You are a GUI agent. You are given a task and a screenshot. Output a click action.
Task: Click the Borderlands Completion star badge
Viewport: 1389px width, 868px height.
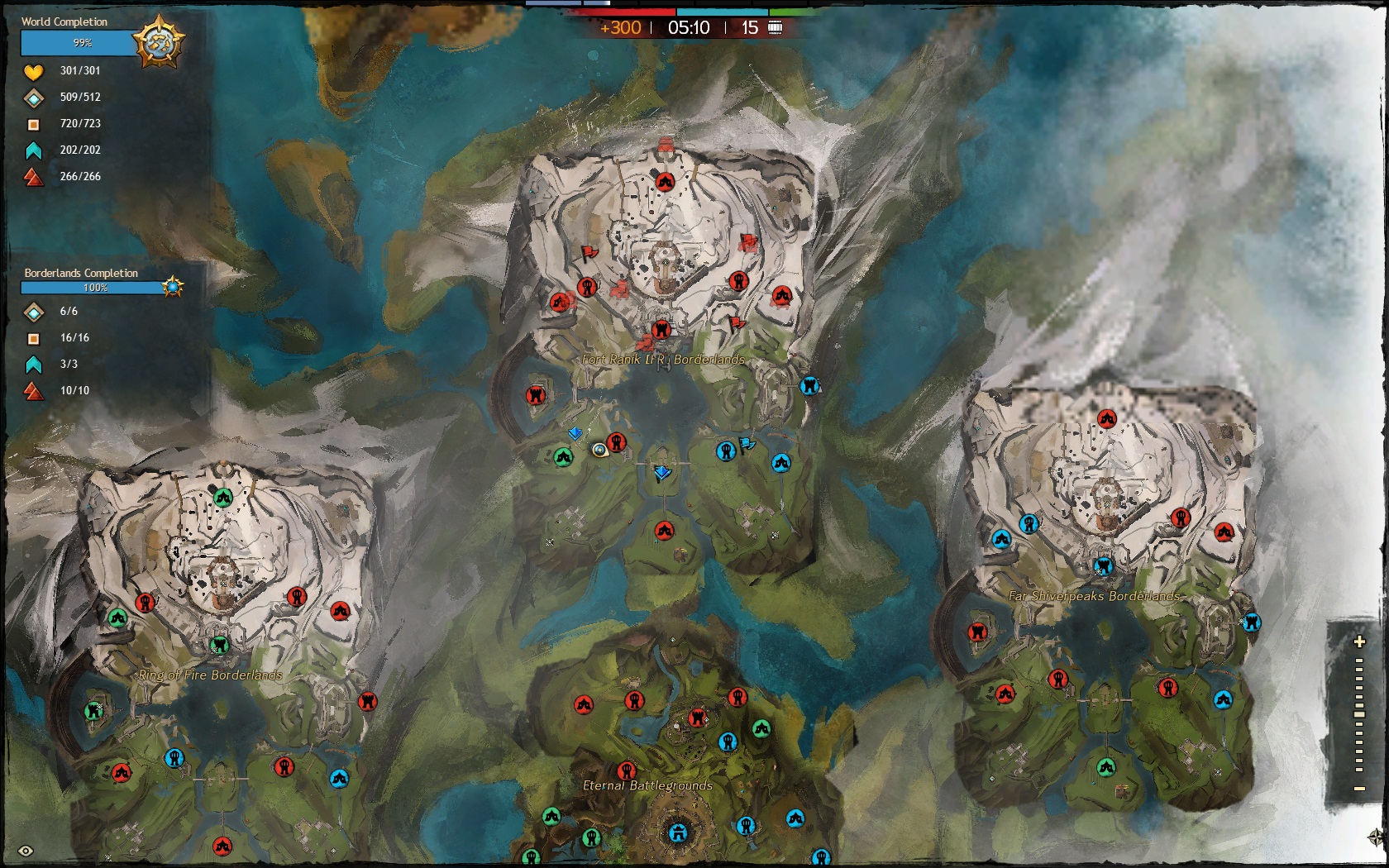172,287
